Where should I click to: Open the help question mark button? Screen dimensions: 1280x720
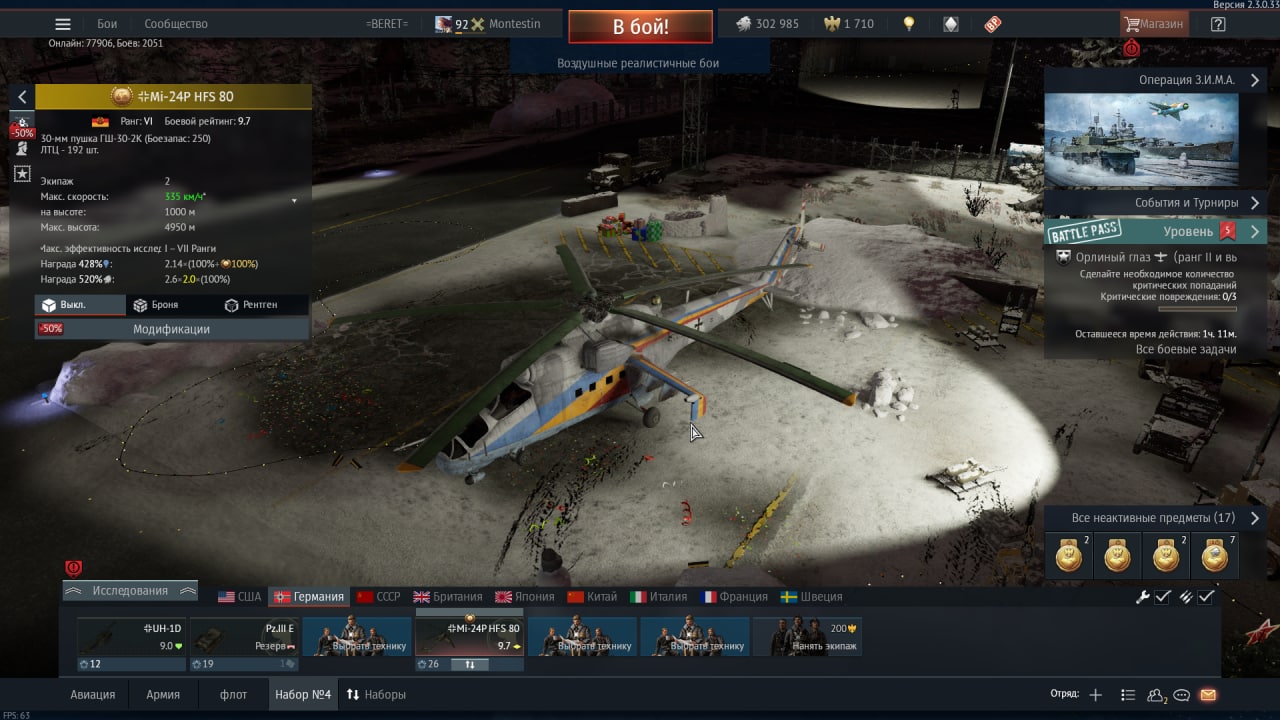click(1218, 24)
